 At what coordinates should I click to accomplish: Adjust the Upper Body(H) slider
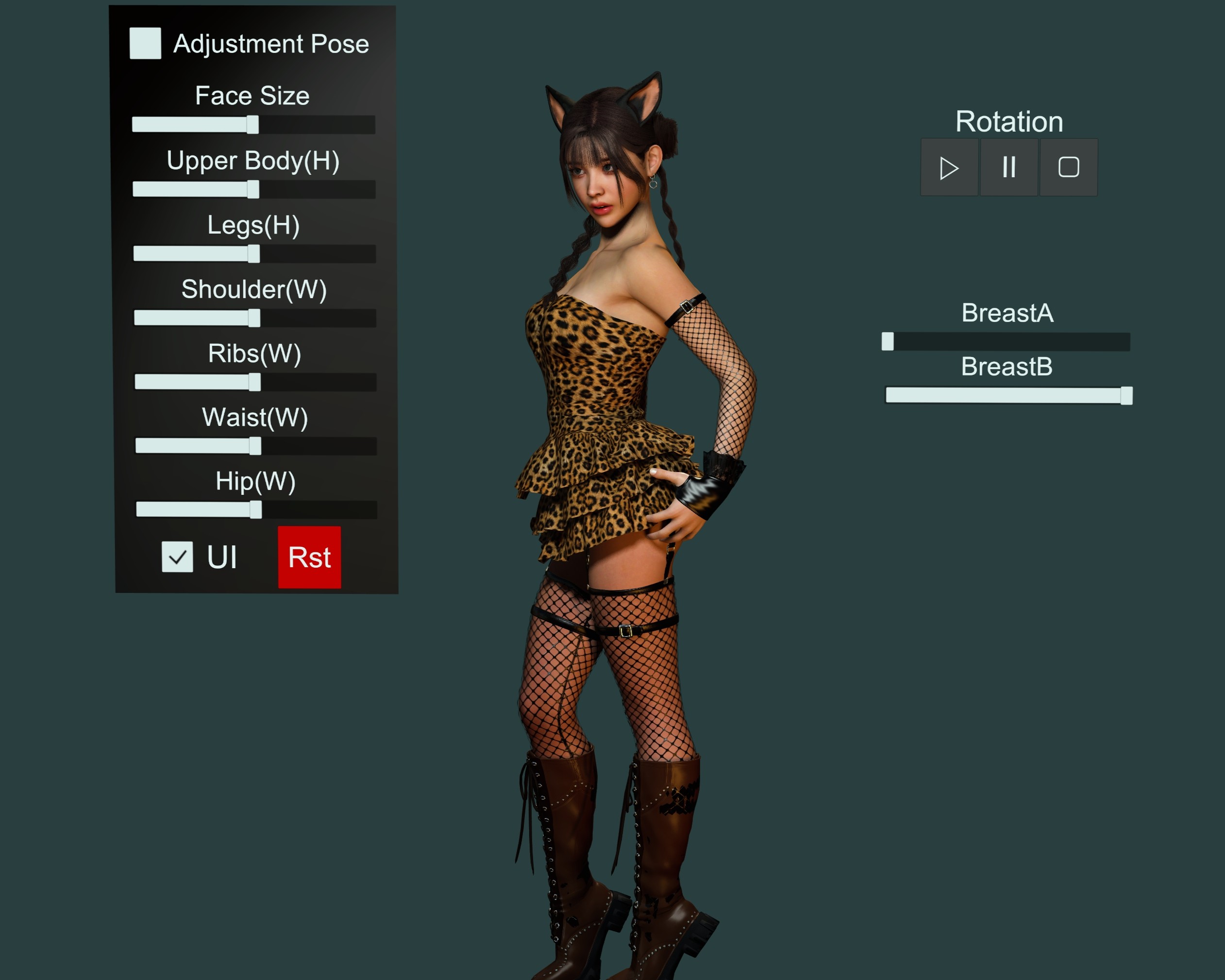pyautogui.click(x=253, y=189)
